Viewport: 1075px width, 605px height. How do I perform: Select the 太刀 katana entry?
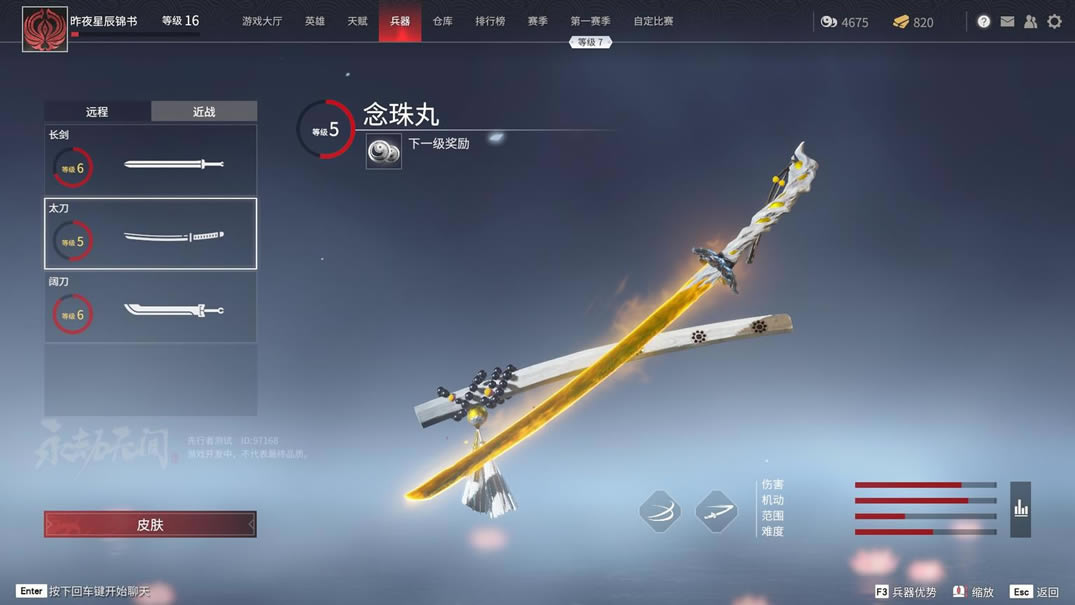pyautogui.click(x=150, y=234)
